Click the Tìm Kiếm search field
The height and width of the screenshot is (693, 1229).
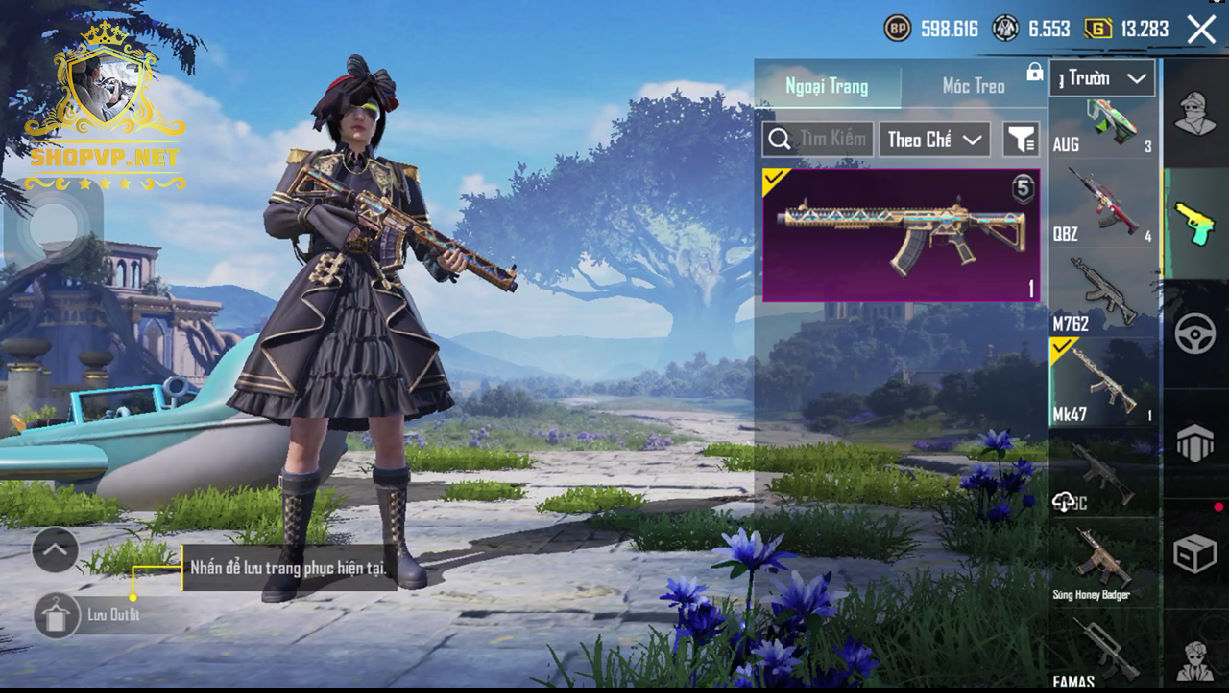coord(819,140)
